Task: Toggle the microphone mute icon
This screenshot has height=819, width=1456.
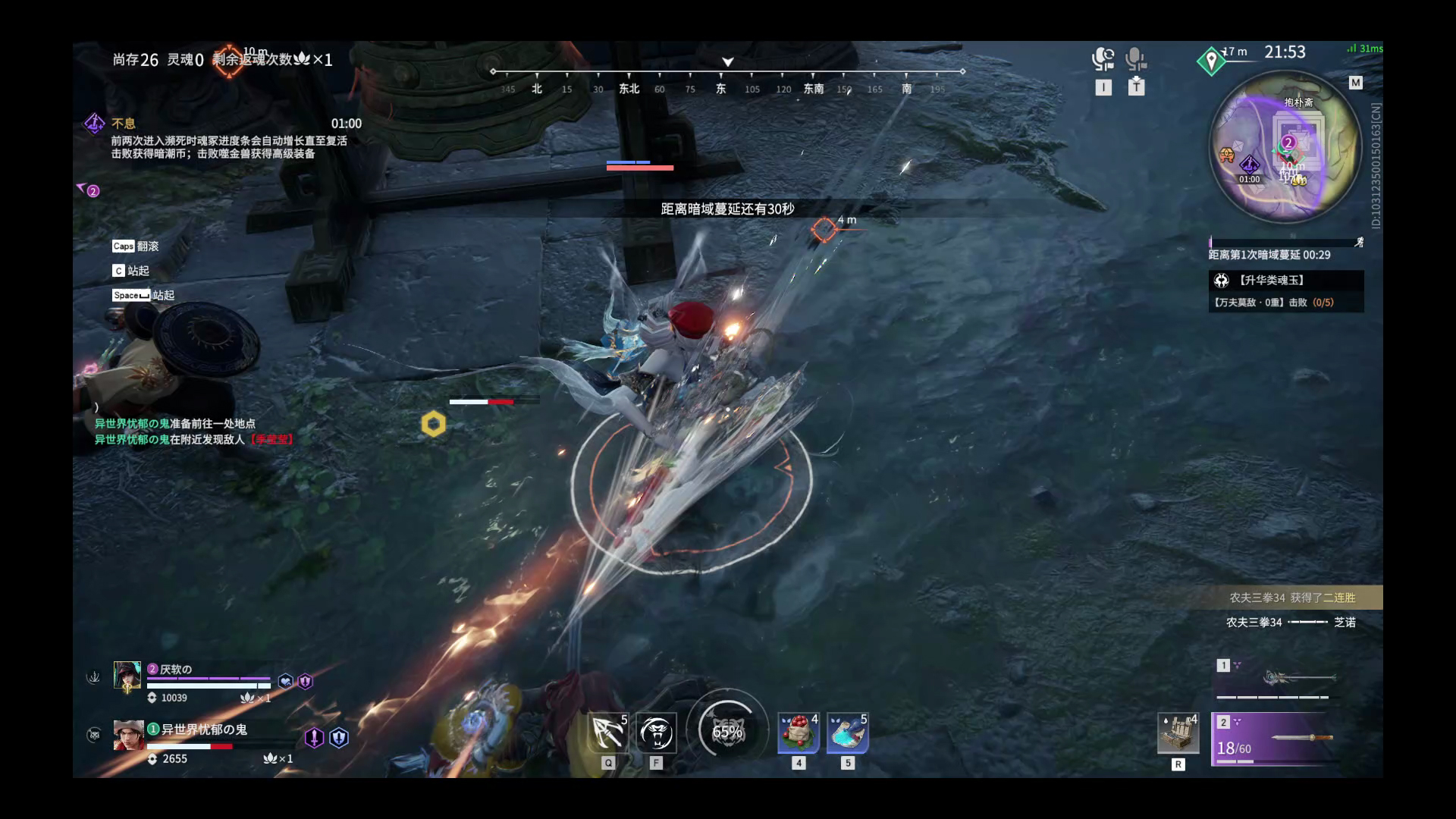Action: [x=1135, y=58]
